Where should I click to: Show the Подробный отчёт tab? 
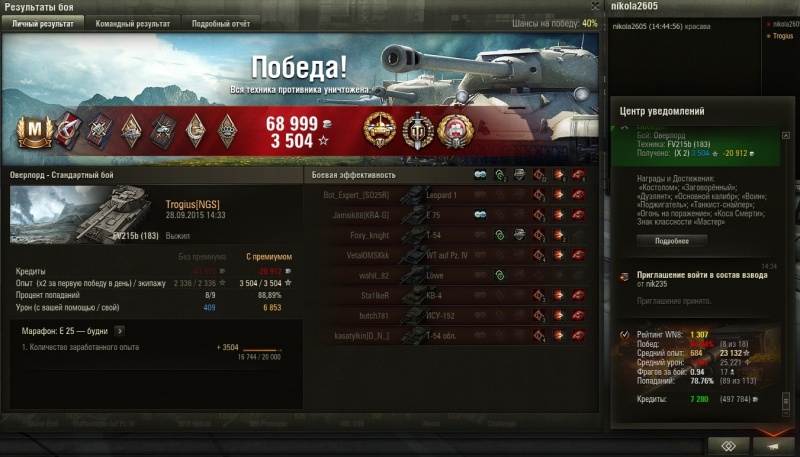pos(221,23)
